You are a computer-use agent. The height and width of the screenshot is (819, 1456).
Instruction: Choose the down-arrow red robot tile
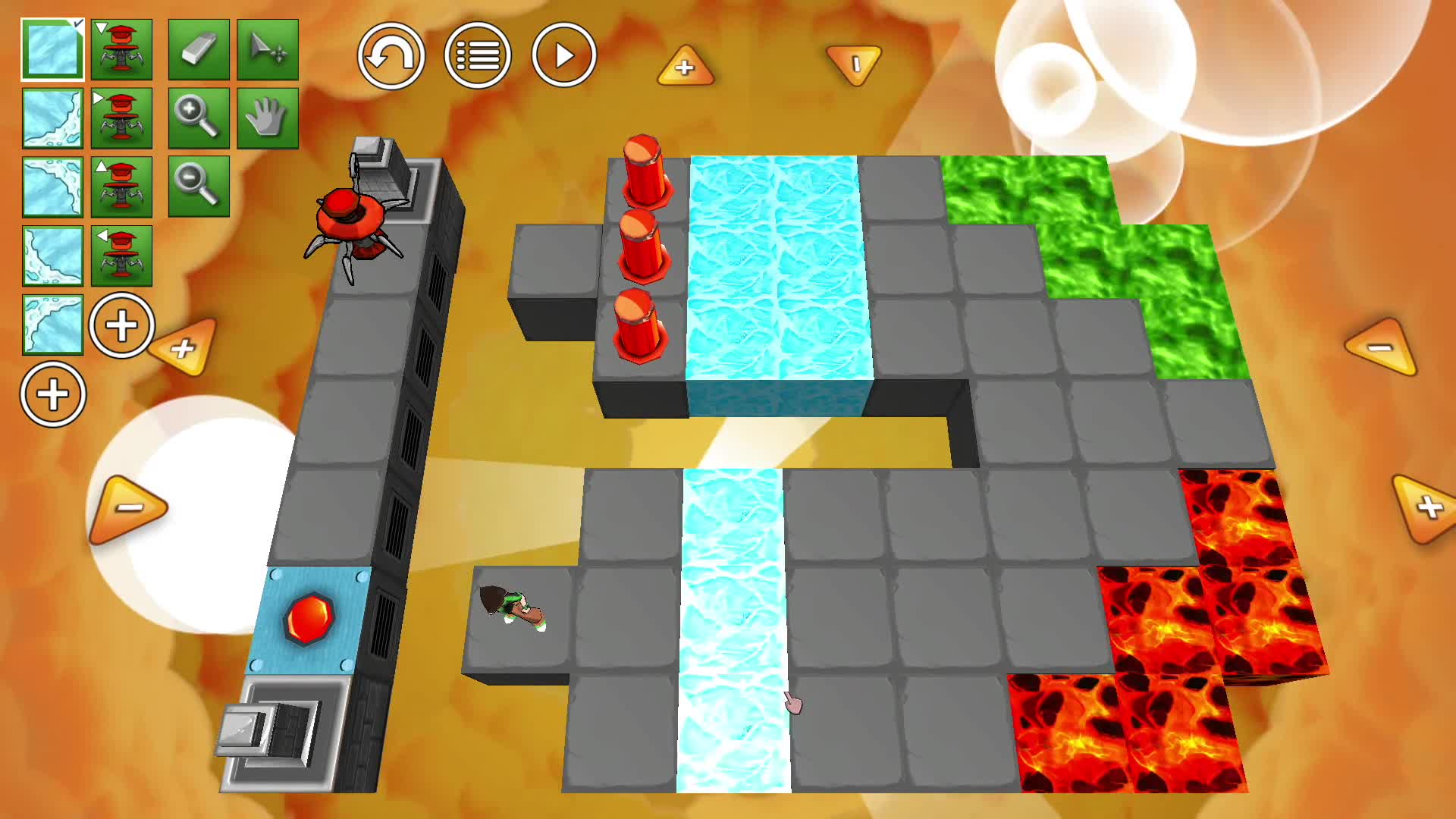point(121,50)
